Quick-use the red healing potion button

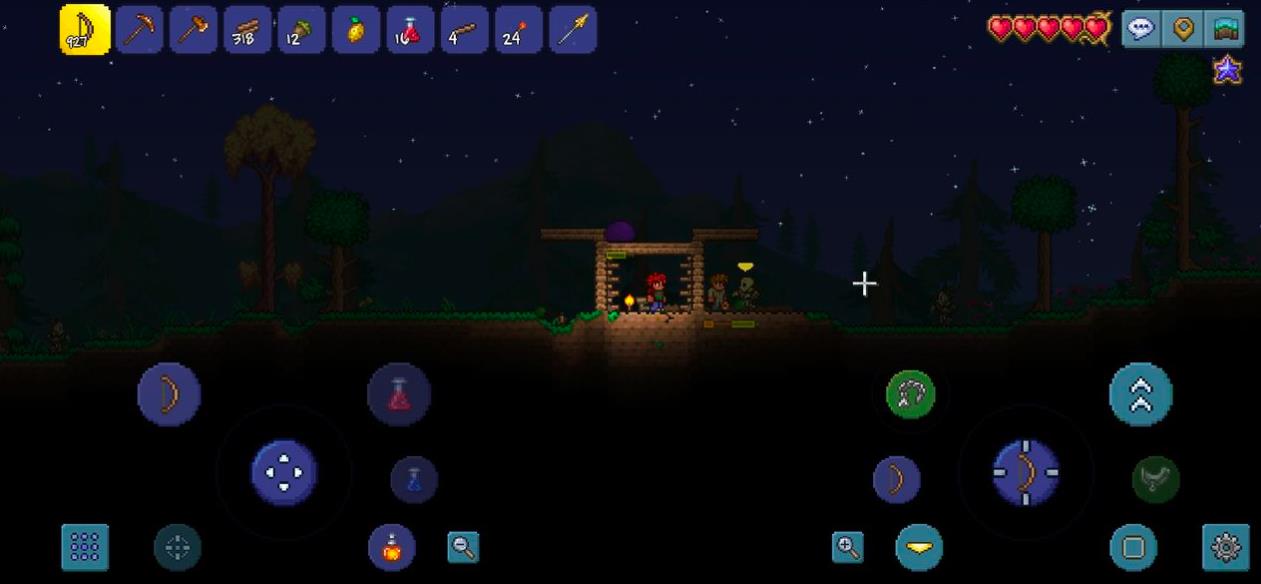[399, 394]
